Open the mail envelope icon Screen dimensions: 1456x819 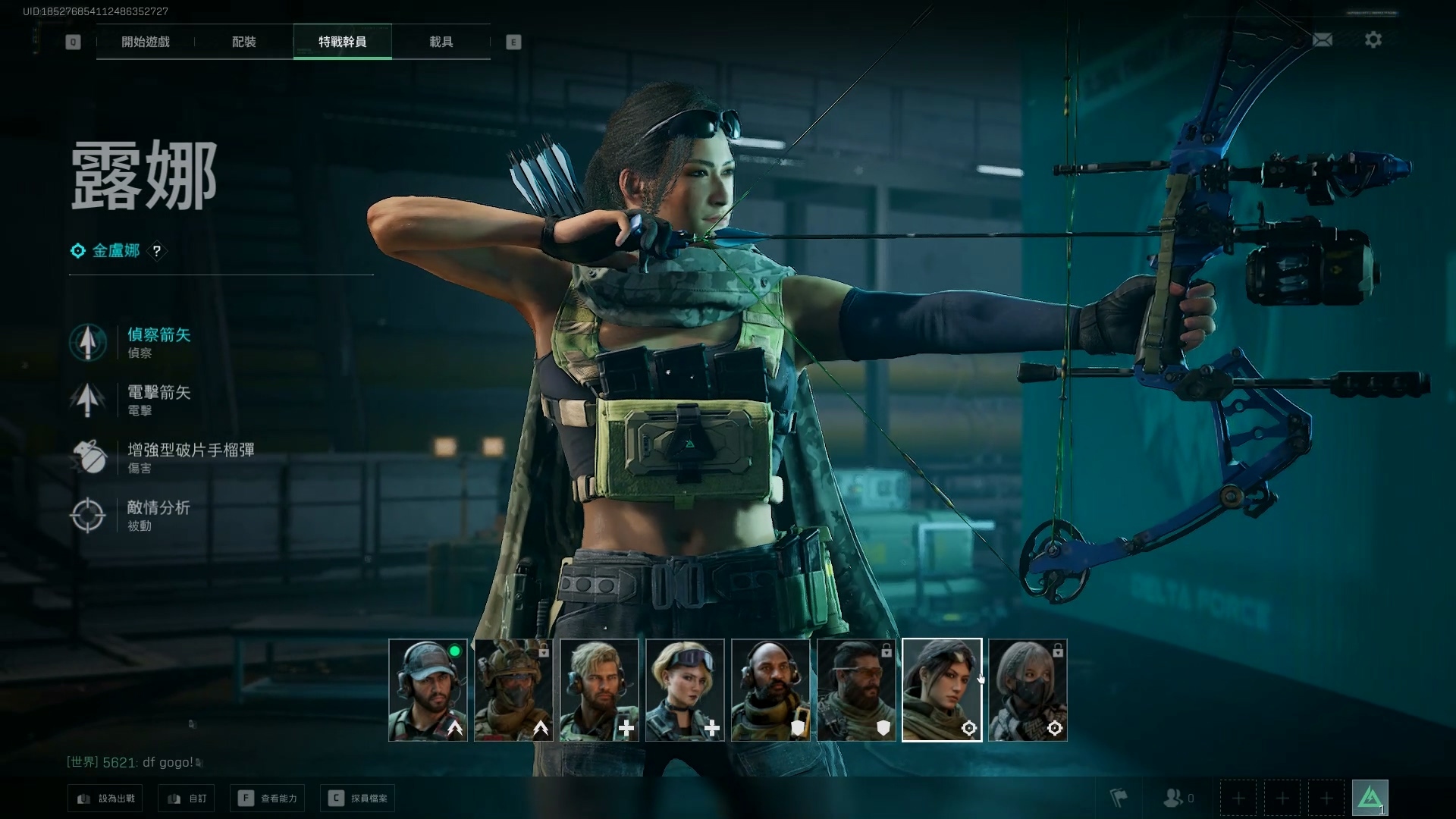(x=1323, y=39)
